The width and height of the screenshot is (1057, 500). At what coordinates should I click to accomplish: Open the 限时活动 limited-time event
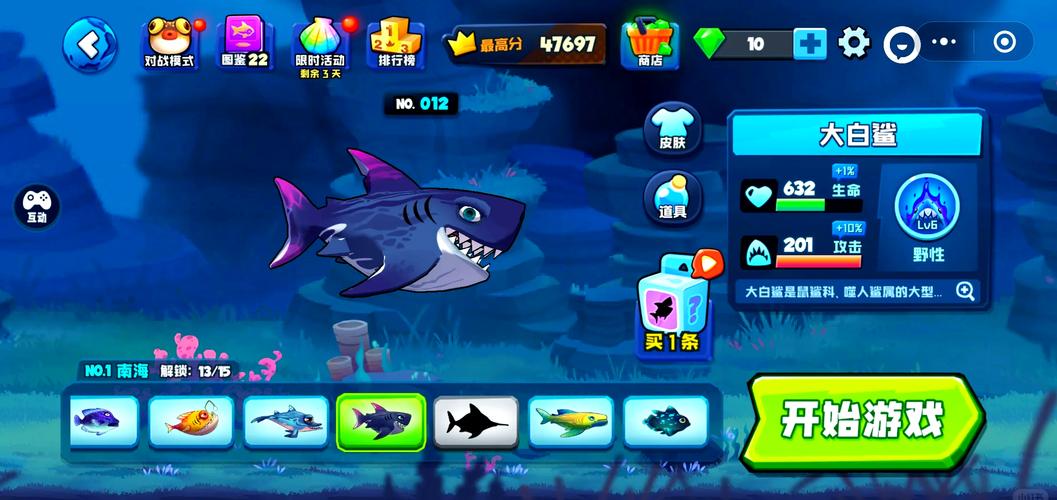point(320,44)
